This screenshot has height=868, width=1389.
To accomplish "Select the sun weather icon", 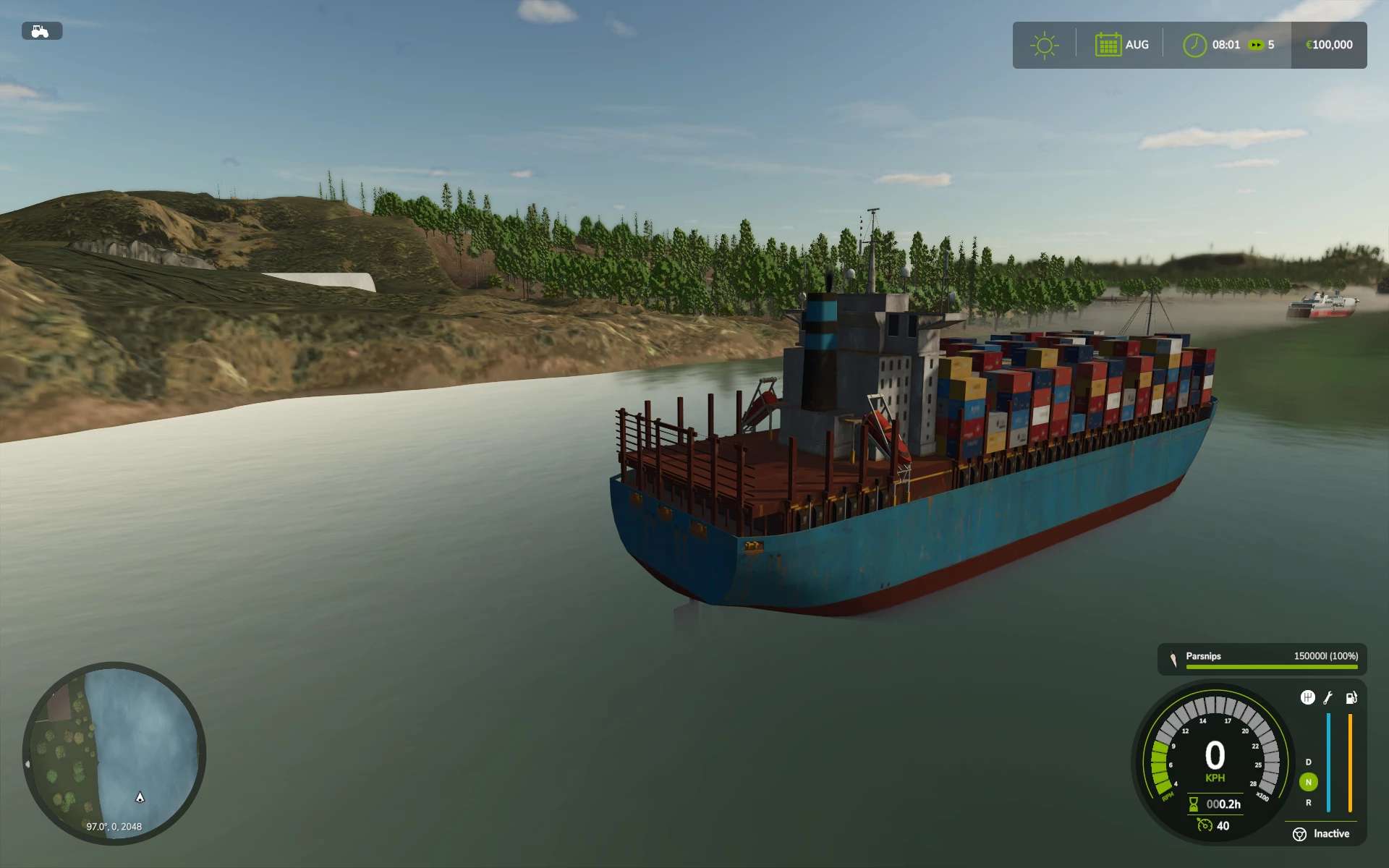I will (x=1044, y=46).
